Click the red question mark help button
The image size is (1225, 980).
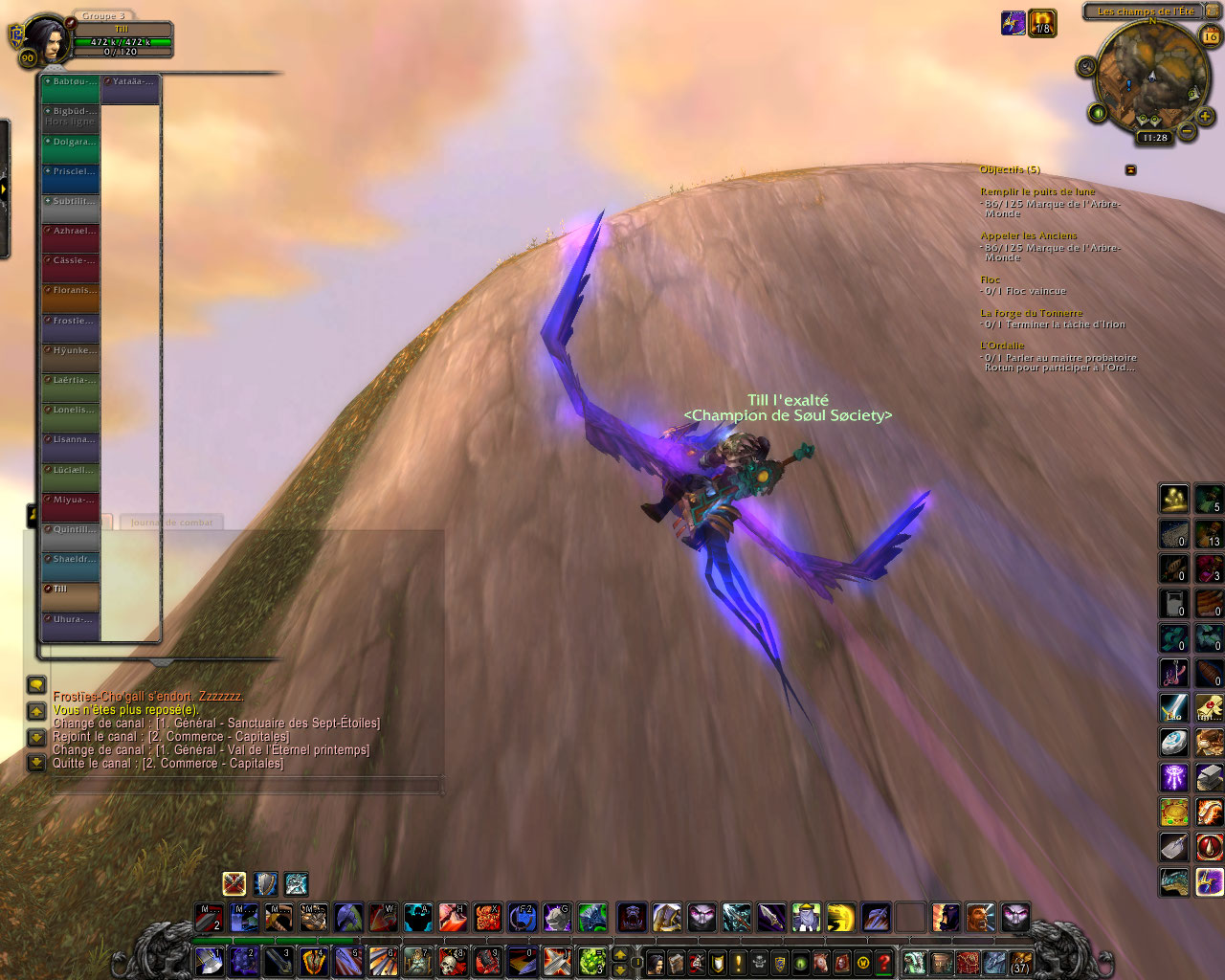click(x=884, y=962)
